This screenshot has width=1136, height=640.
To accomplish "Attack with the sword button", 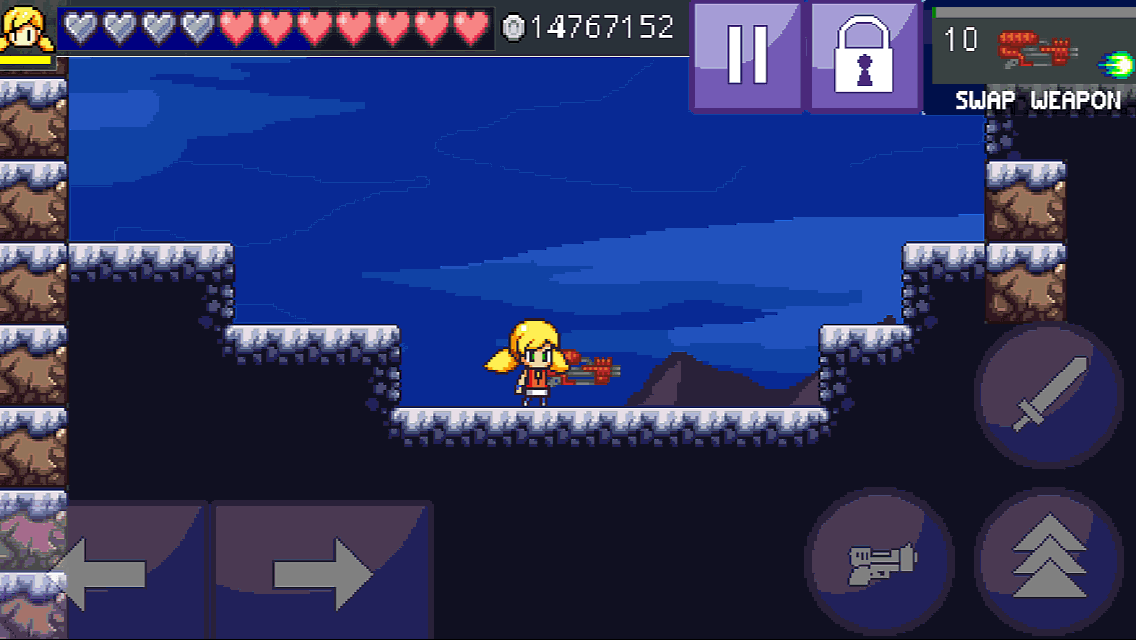I will tap(1048, 394).
